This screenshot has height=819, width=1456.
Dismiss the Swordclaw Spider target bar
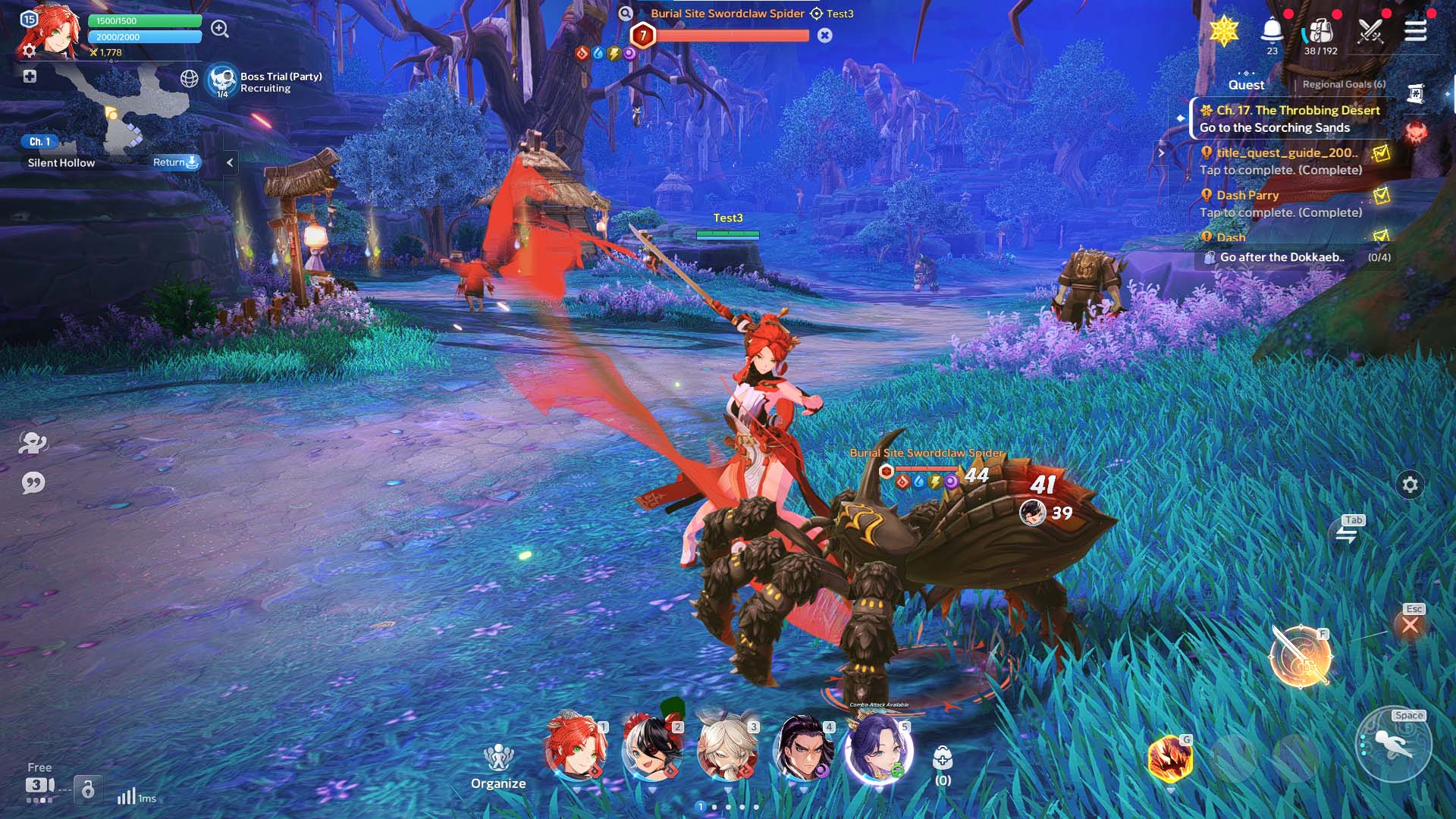(825, 36)
